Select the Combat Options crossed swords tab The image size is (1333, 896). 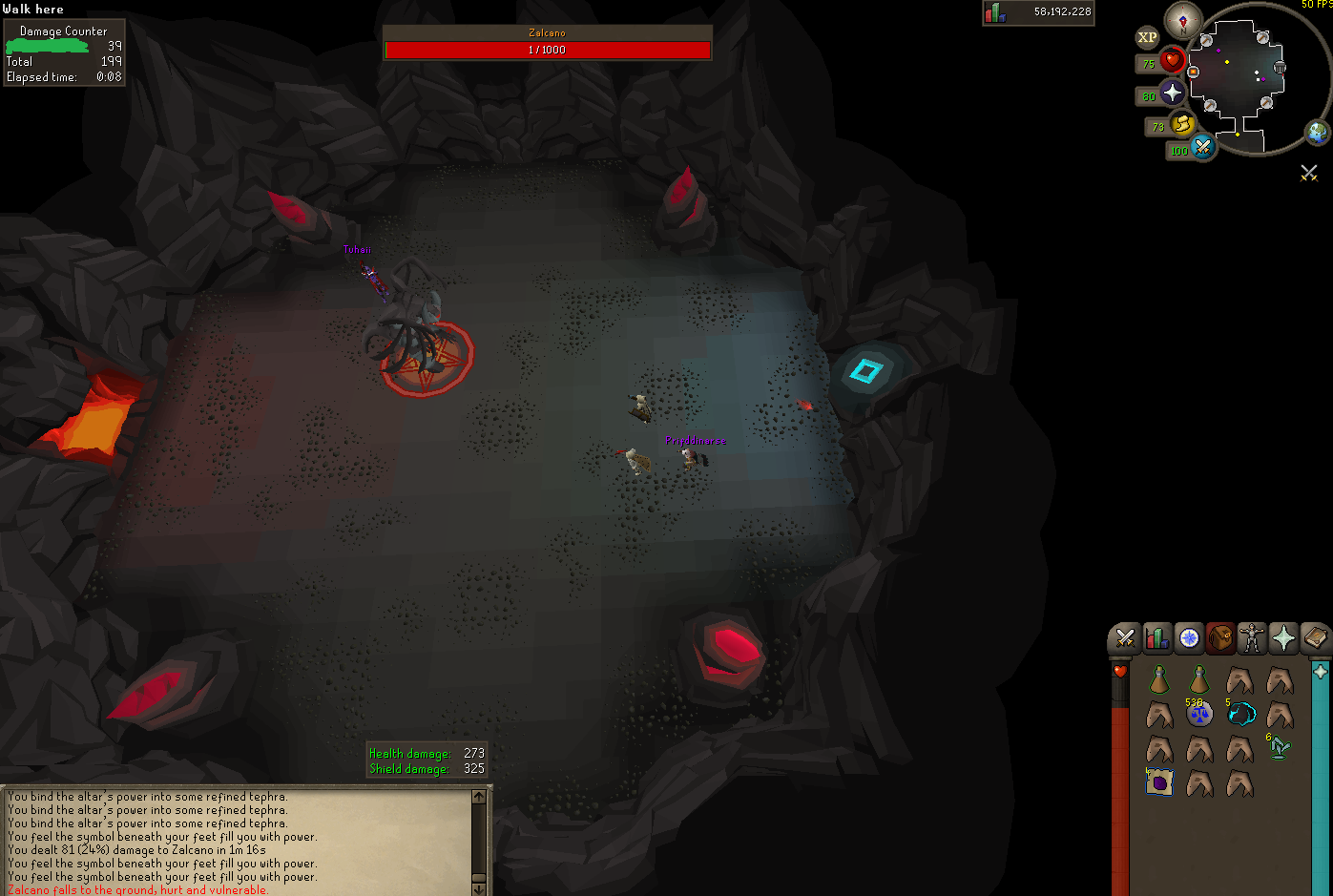point(1124,638)
